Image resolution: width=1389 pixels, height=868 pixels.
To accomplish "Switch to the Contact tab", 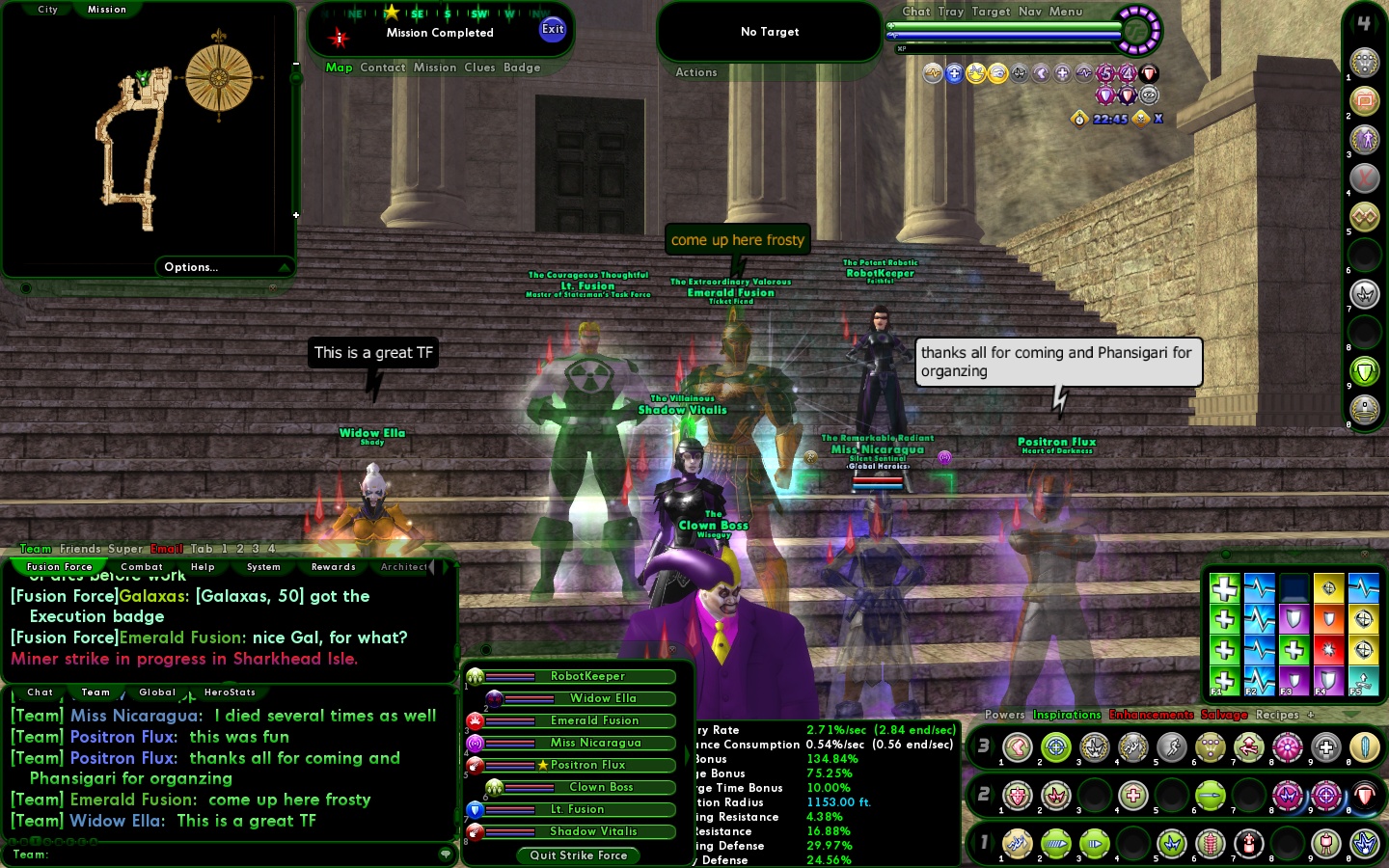I will (x=382, y=68).
